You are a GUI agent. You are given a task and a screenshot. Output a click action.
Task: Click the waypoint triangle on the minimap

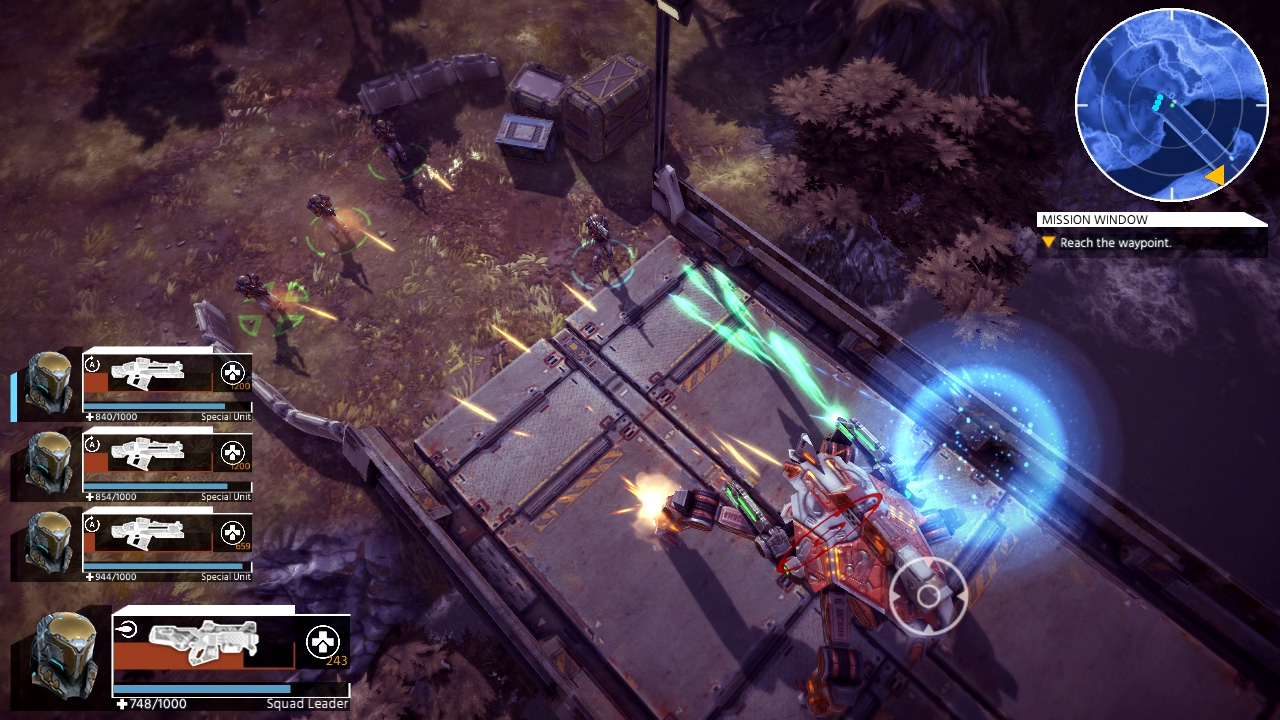(1218, 174)
